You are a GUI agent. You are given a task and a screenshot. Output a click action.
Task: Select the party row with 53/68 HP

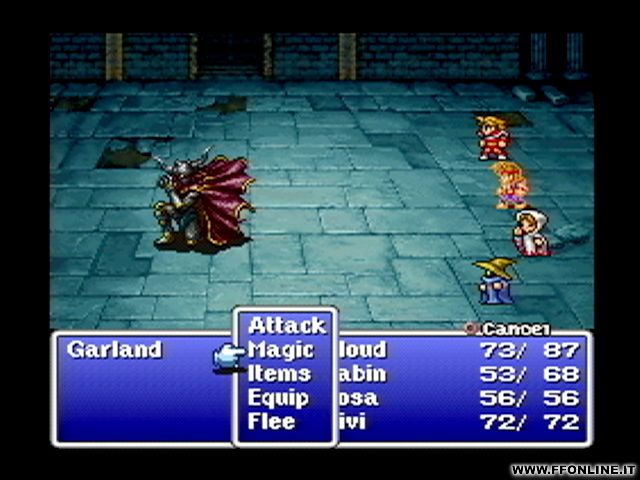(460, 374)
